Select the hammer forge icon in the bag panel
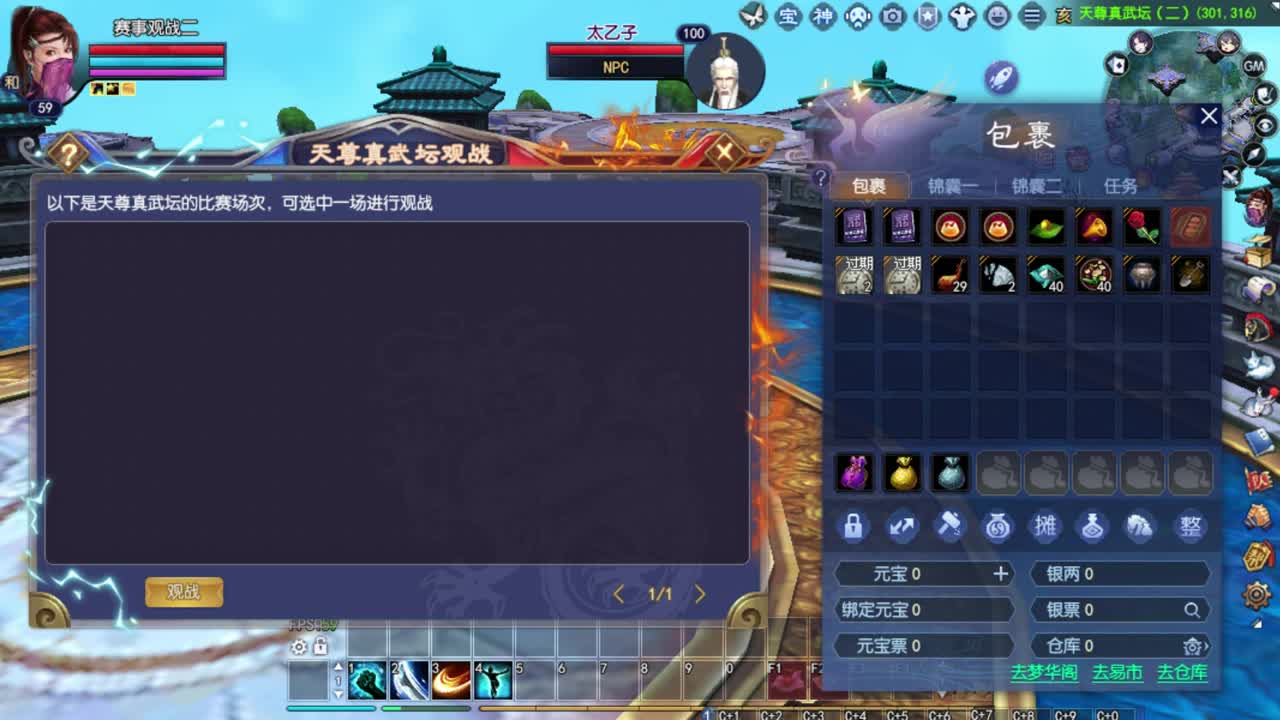The image size is (1280, 720). pyautogui.click(x=949, y=526)
